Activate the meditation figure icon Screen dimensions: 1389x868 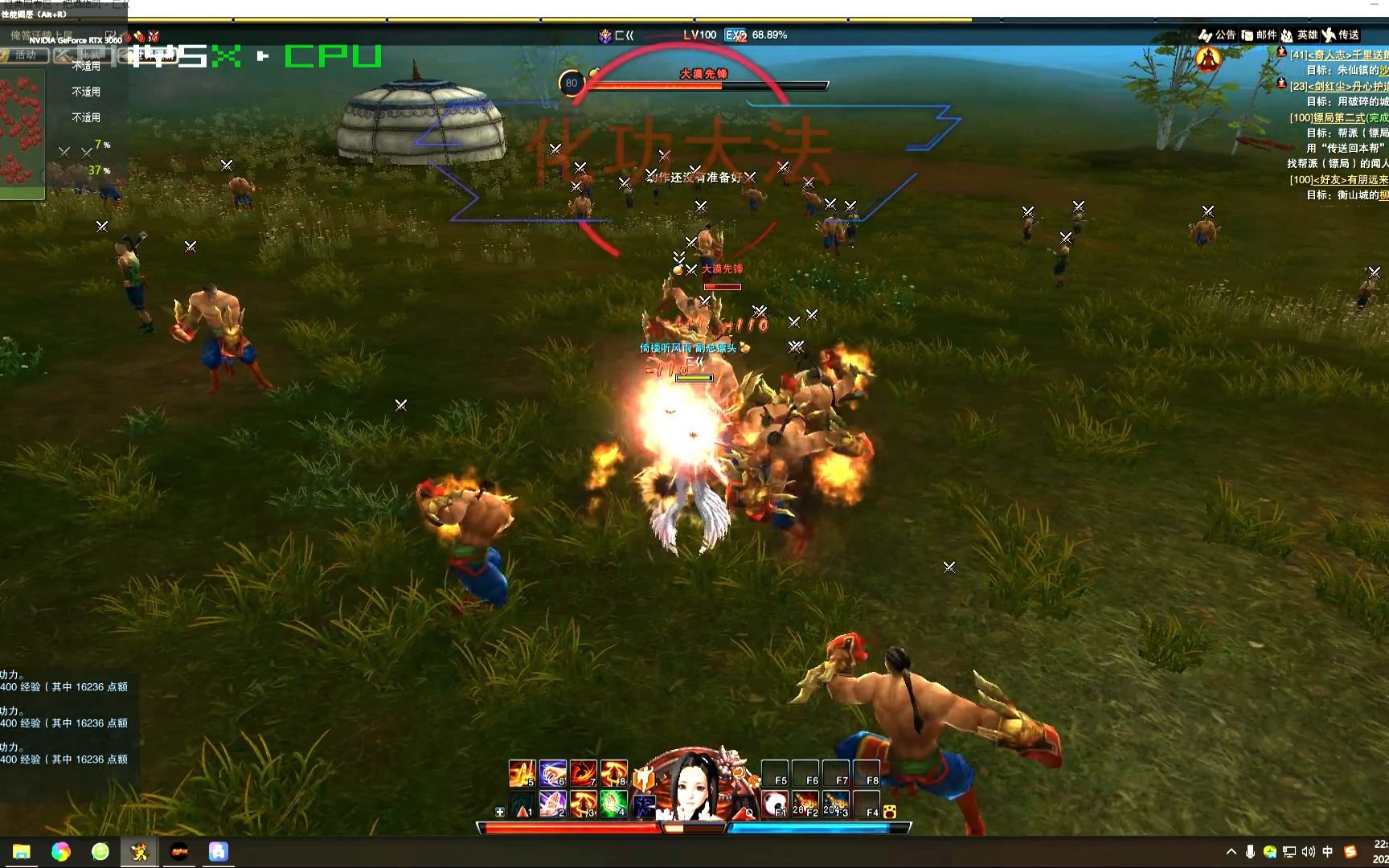(1207, 59)
